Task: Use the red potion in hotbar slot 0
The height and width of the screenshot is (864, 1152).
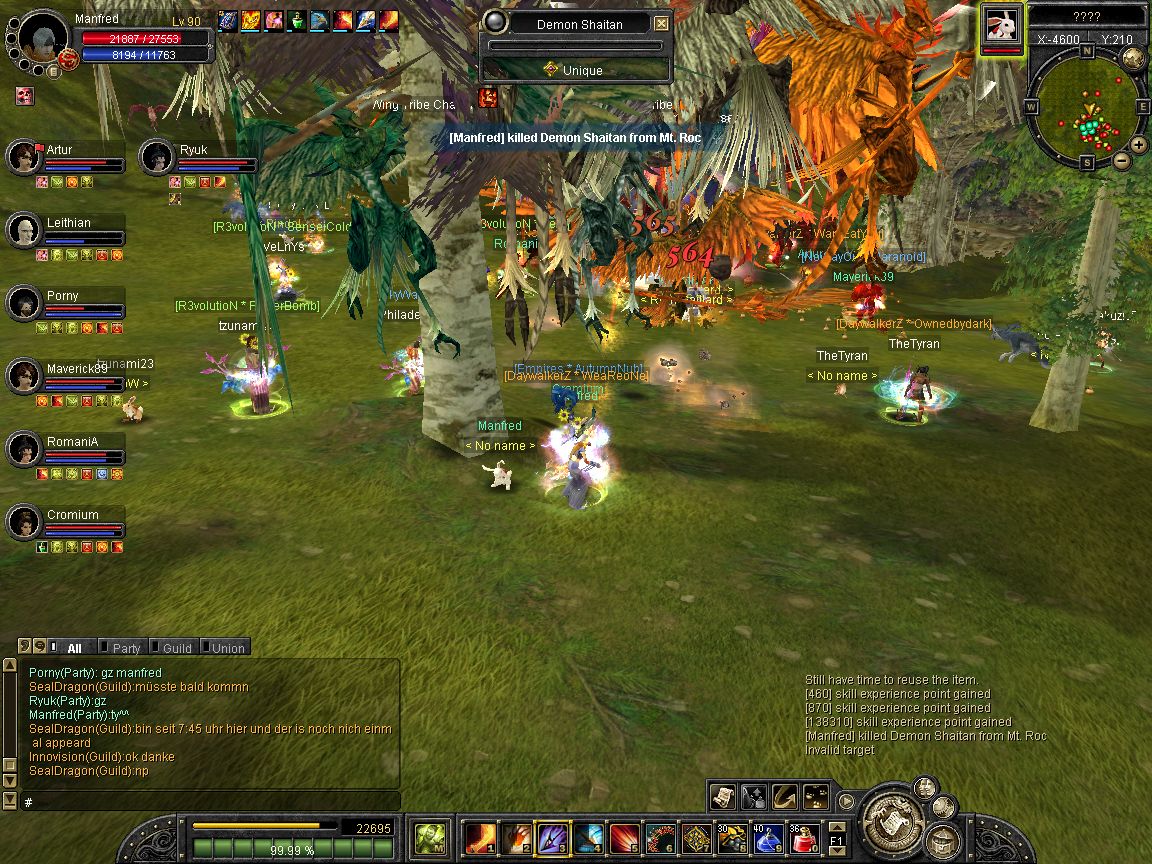Action: tap(803, 837)
